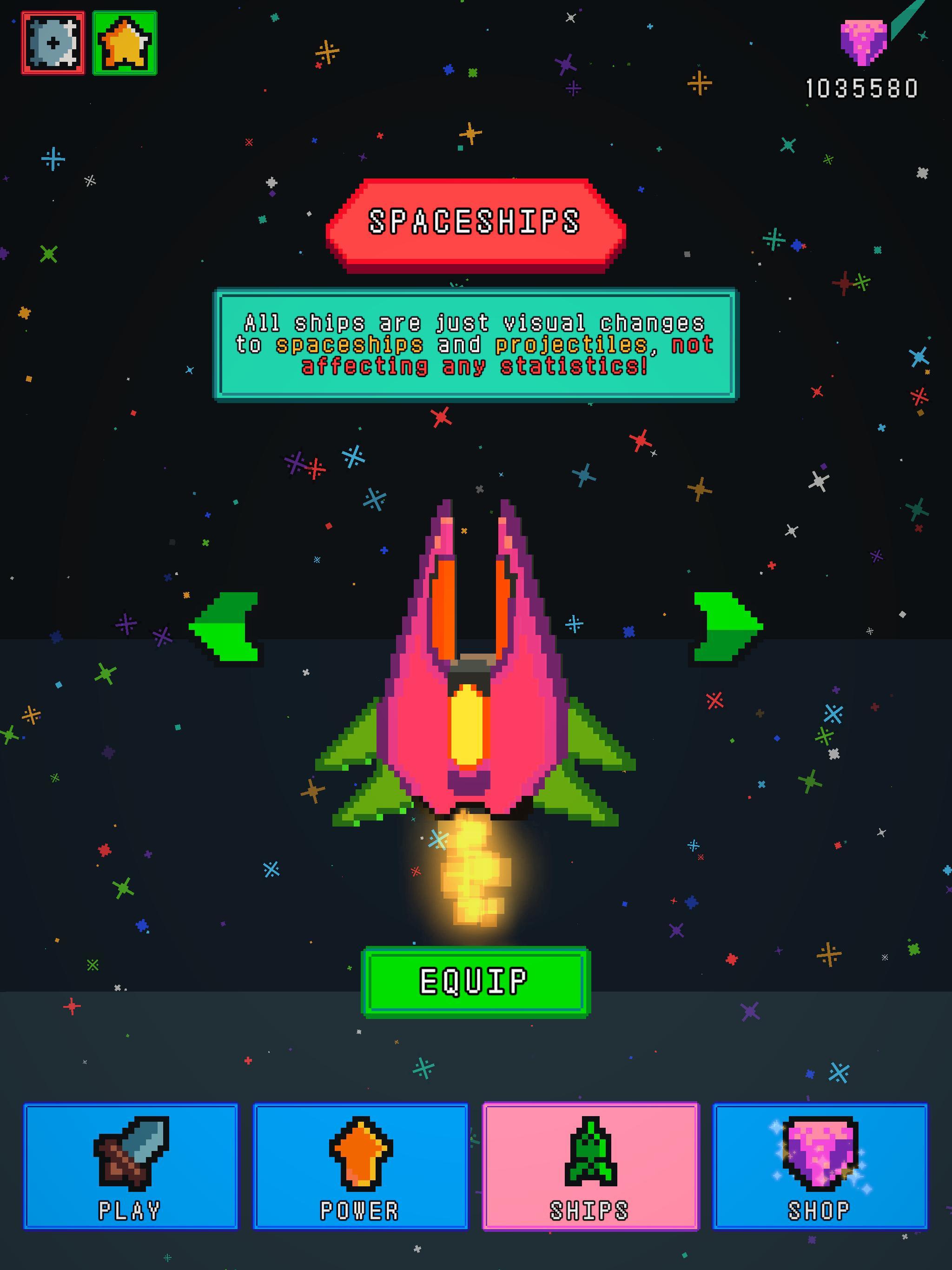The image size is (952, 1270).
Task: Click the teal info box about visual changes
Action: click(x=476, y=343)
